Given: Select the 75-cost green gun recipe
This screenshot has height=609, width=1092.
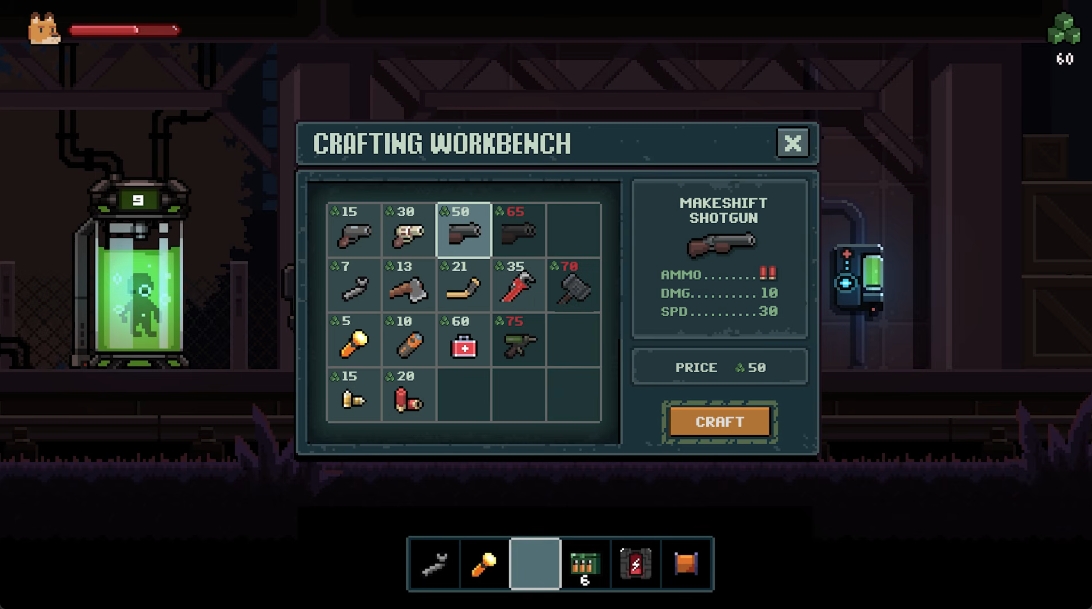Looking at the screenshot, I should pyautogui.click(x=518, y=341).
